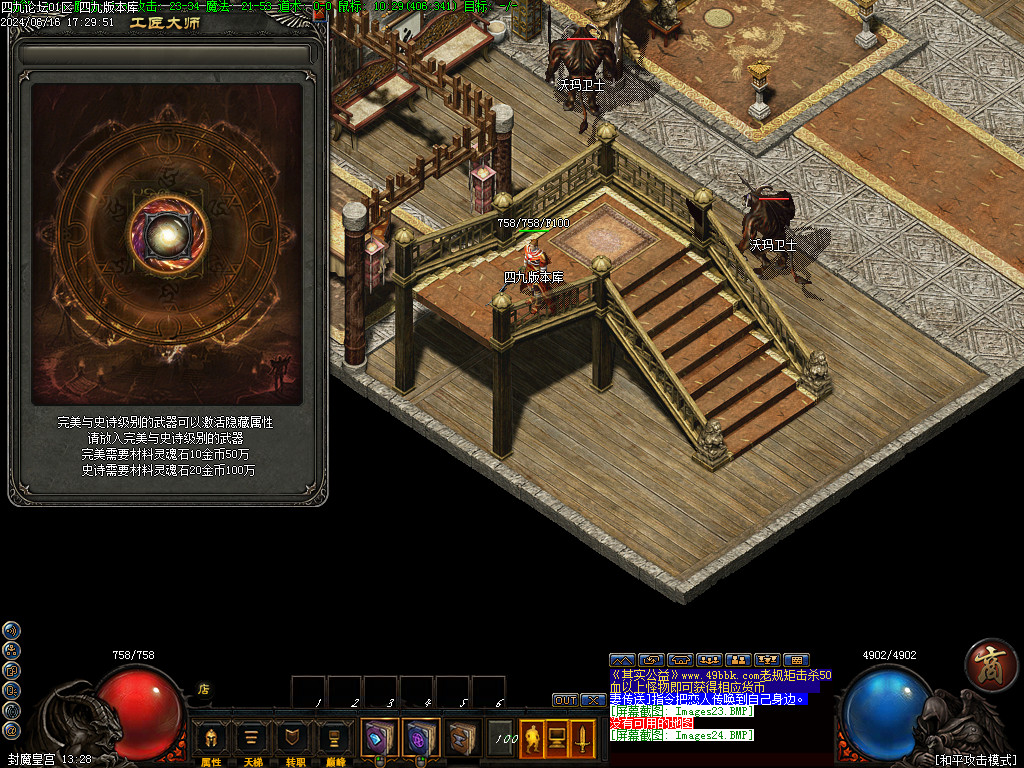The image size is (1024, 768).
Task: Click the X button beside OUT
Action: point(593,700)
